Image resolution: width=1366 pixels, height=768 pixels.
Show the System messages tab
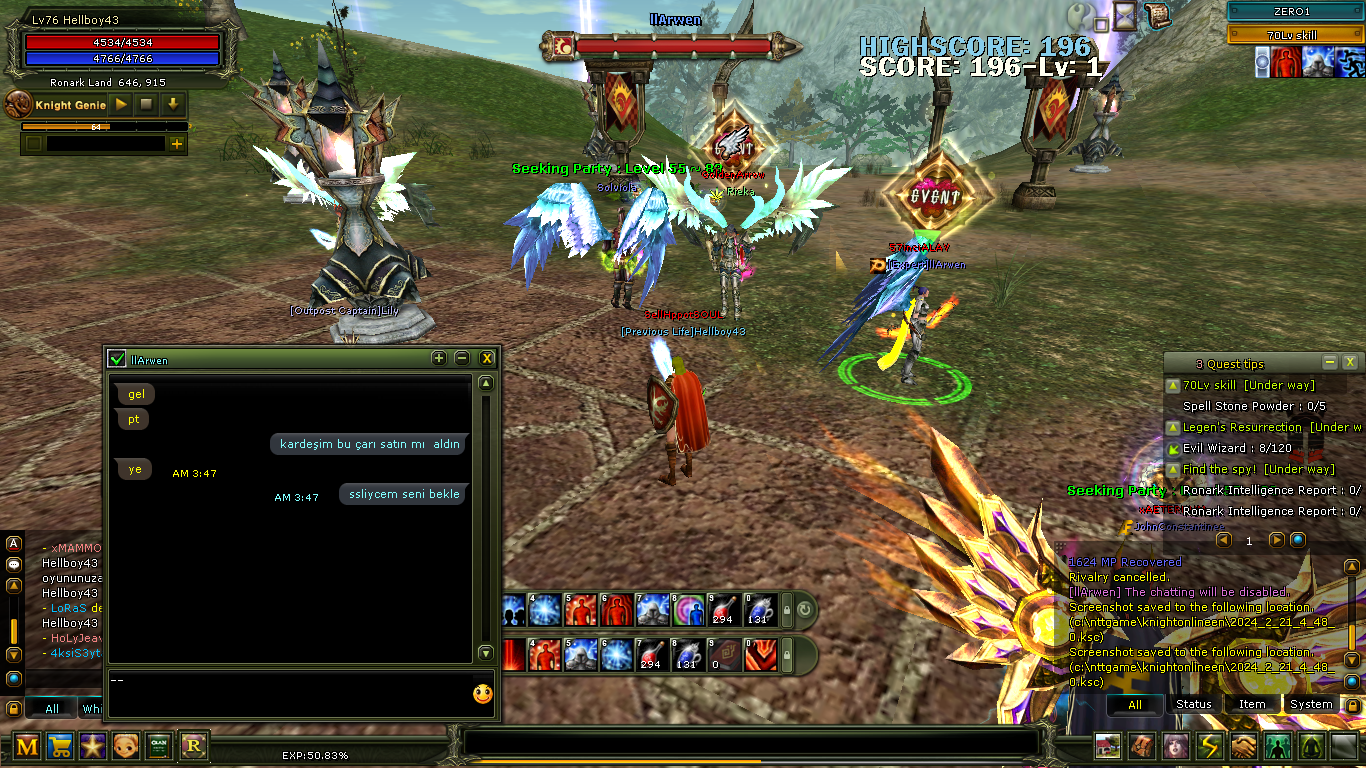(1310, 704)
